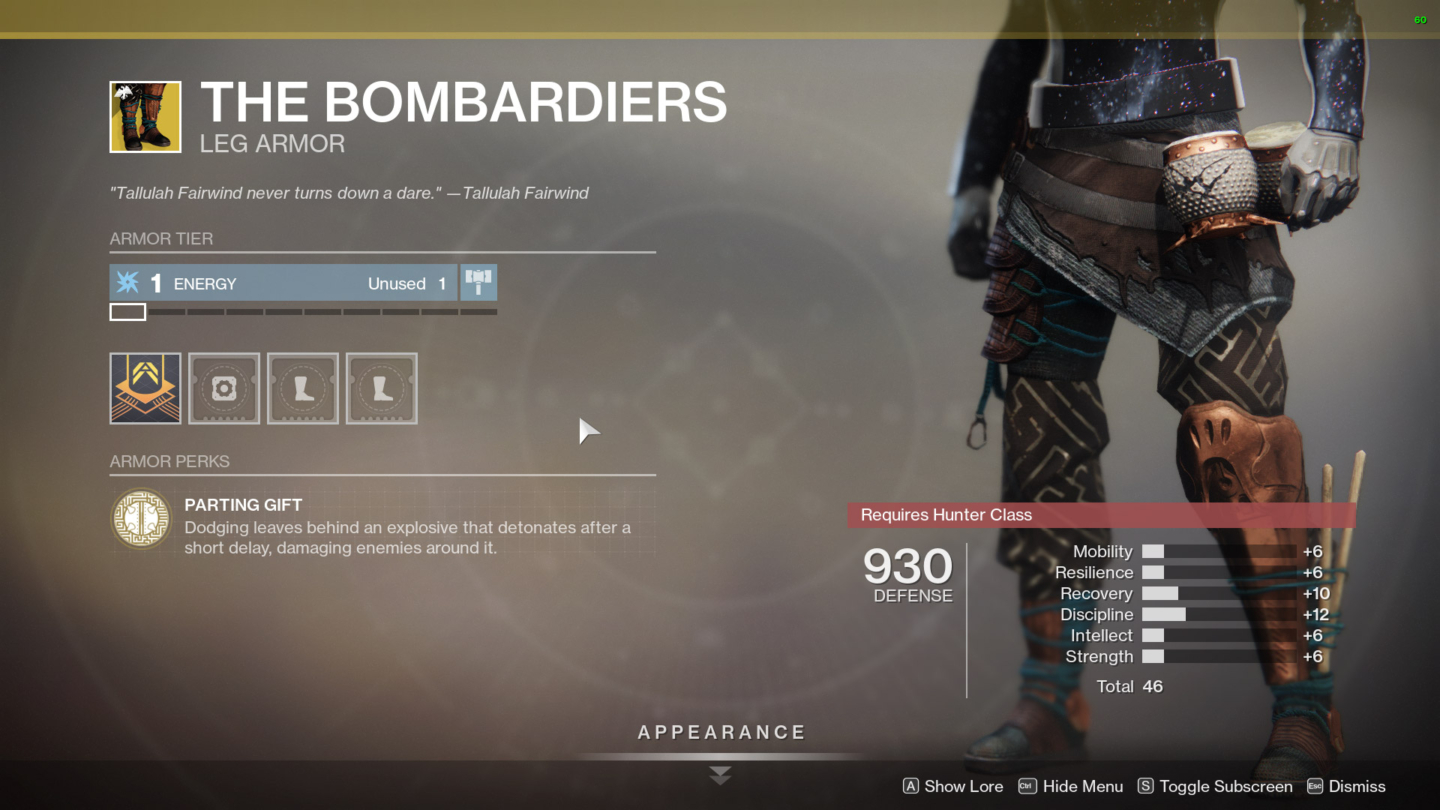Select the first empty leg mod slot
The width and height of the screenshot is (1440, 810).
point(303,388)
